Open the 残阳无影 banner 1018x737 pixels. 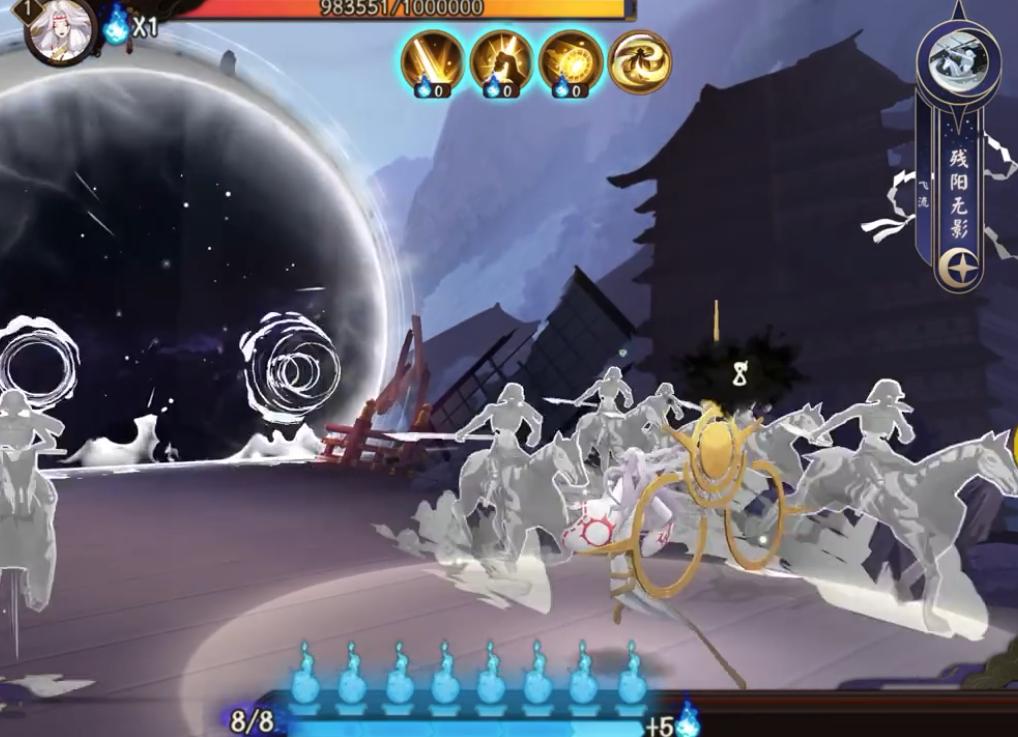(958, 190)
